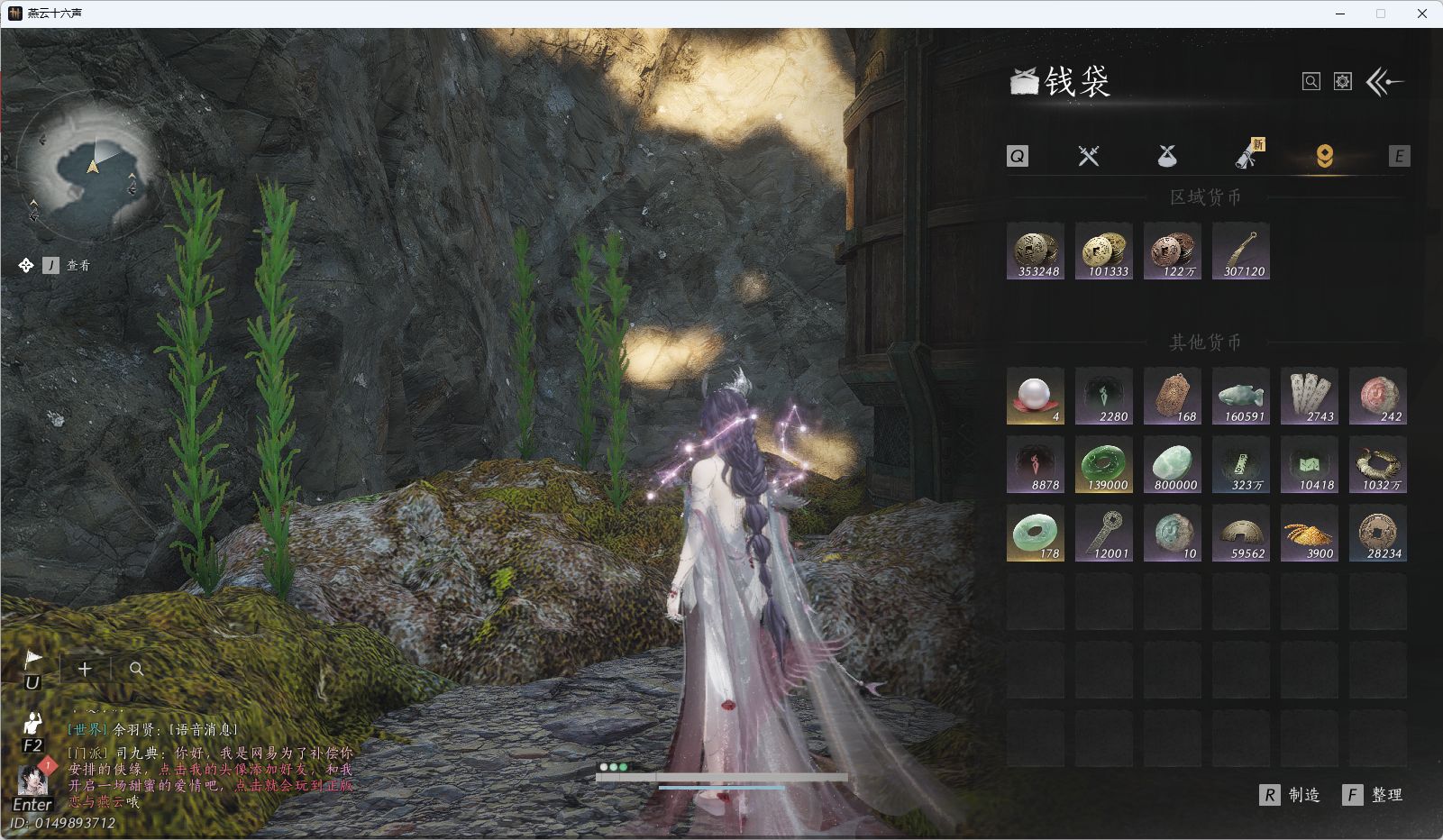Select the bronze key currency showing 12001
The image size is (1443, 840).
1104,533
